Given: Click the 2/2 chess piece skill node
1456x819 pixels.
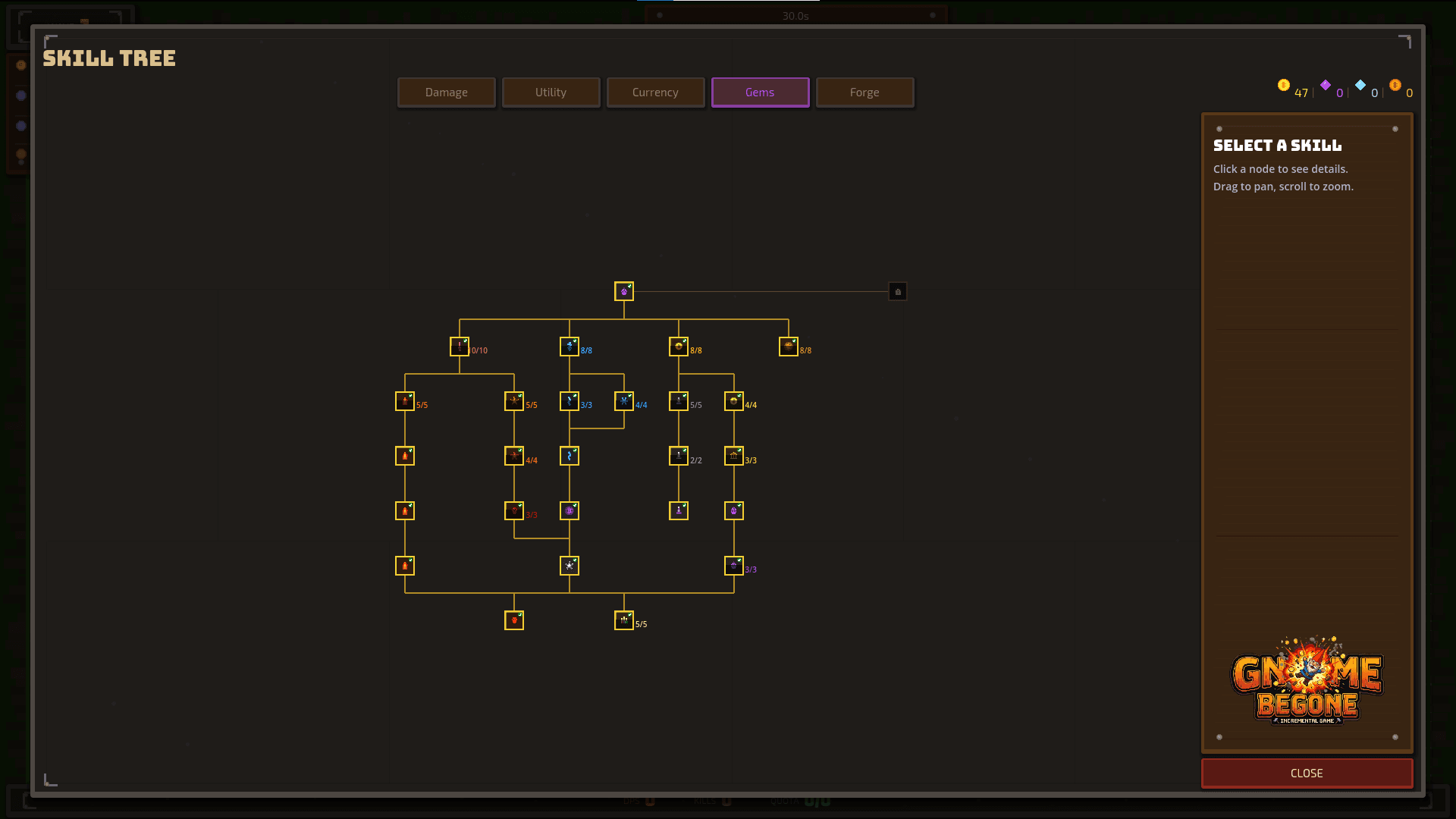Looking at the screenshot, I should (x=679, y=456).
